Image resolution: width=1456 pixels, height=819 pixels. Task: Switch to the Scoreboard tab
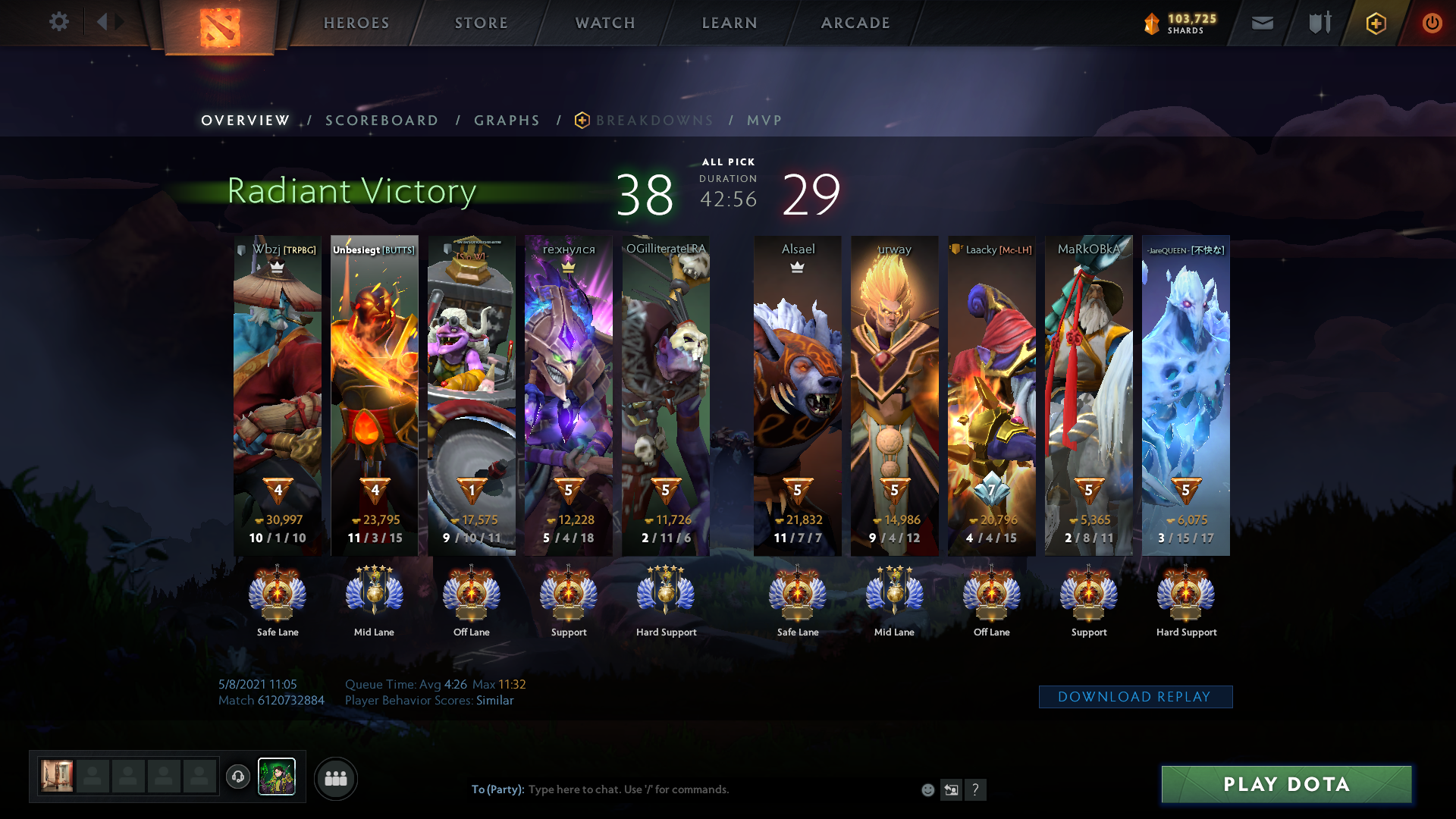point(381,121)
